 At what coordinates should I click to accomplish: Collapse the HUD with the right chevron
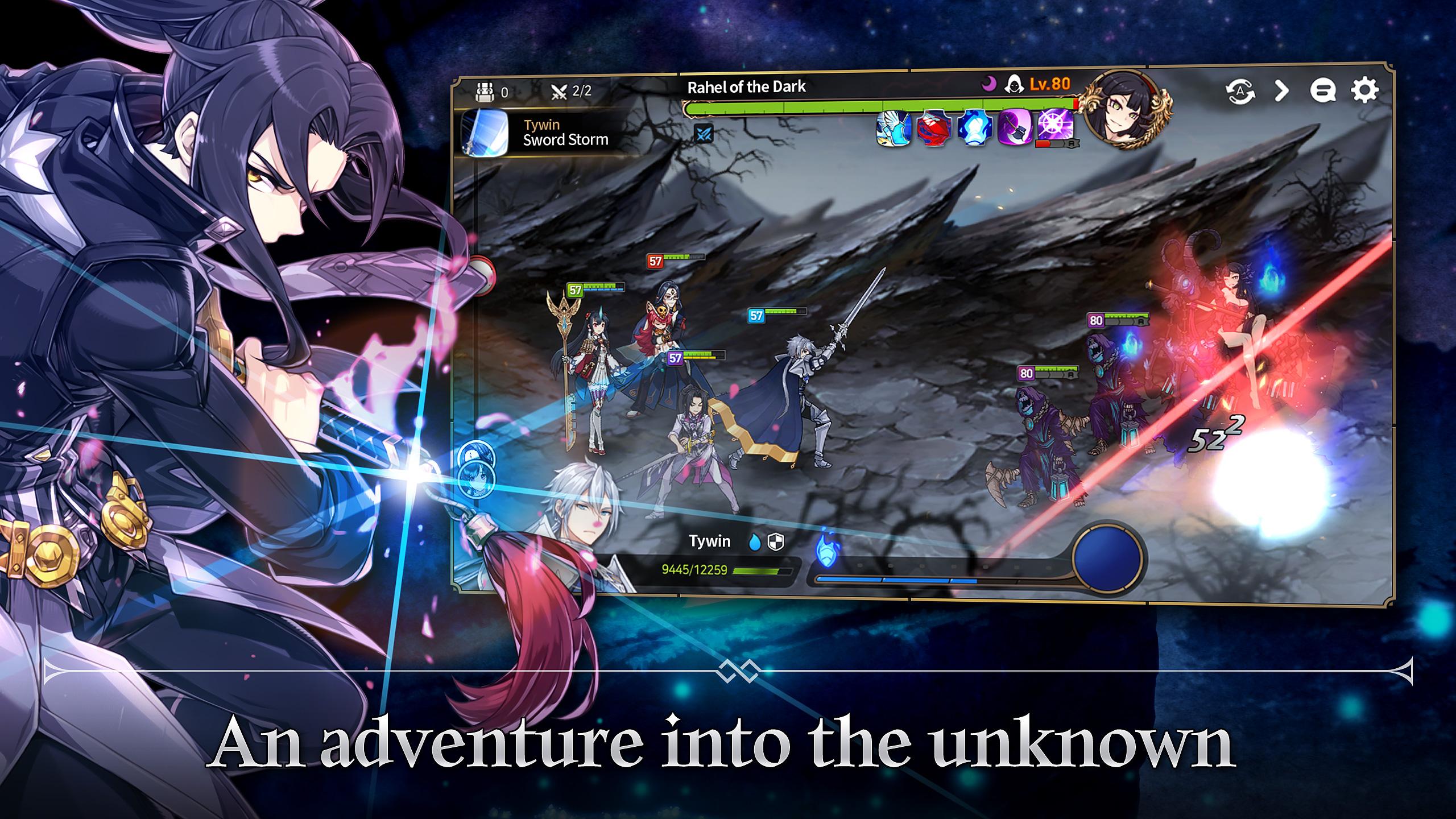click(x=1281, y=91)
